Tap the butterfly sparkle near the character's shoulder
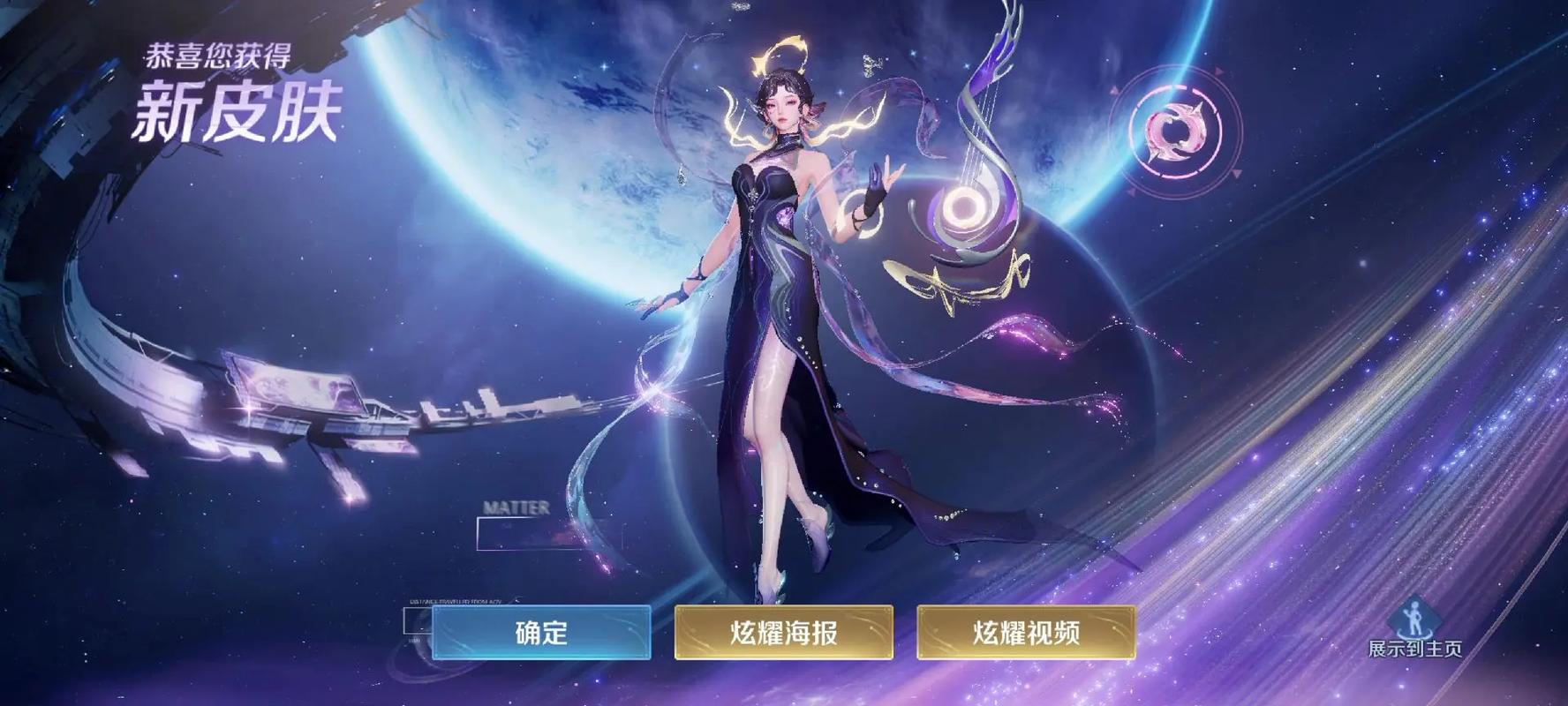Viewport: 1568px width, 706px height. [871, 64]
